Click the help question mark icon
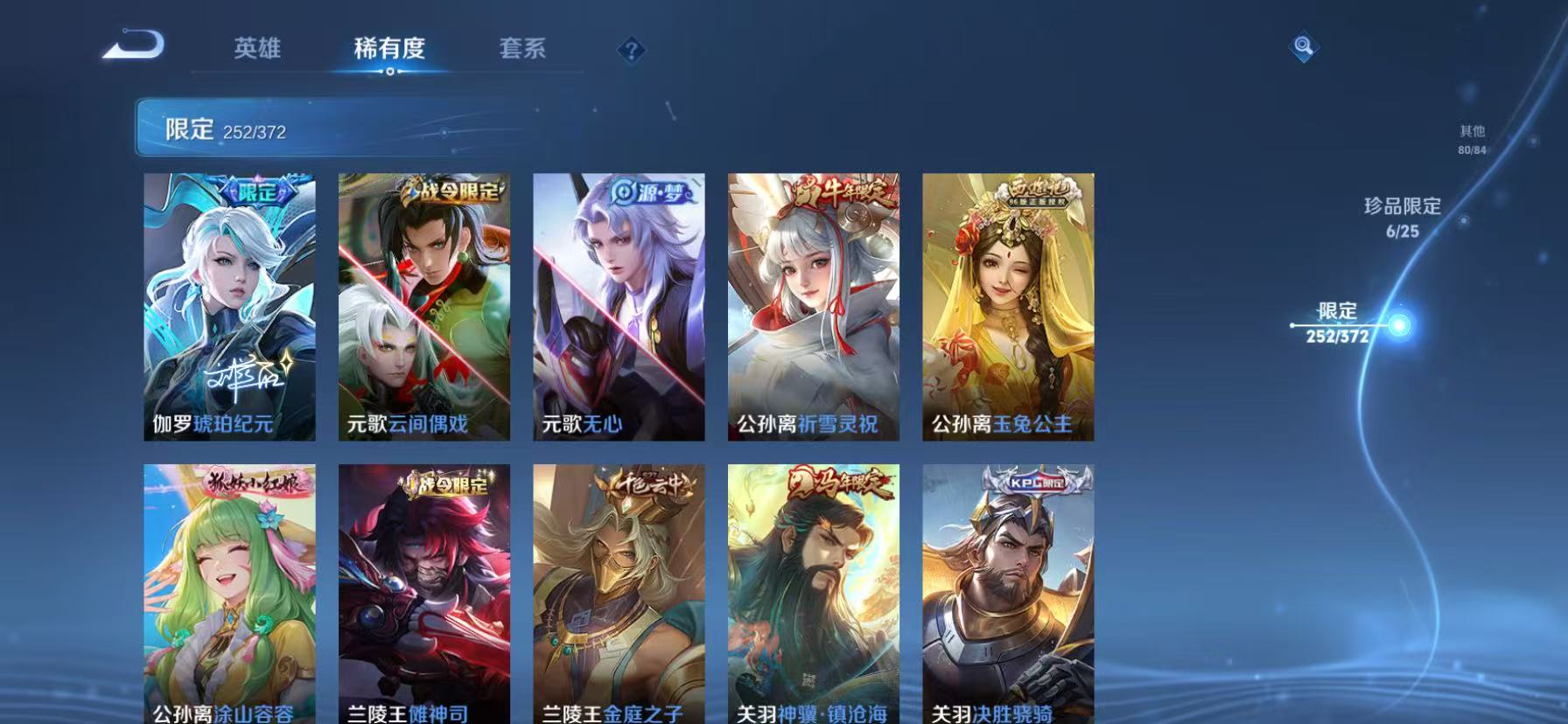Image resolution: width=1568 pixels, height=724 pixels. 632,50
